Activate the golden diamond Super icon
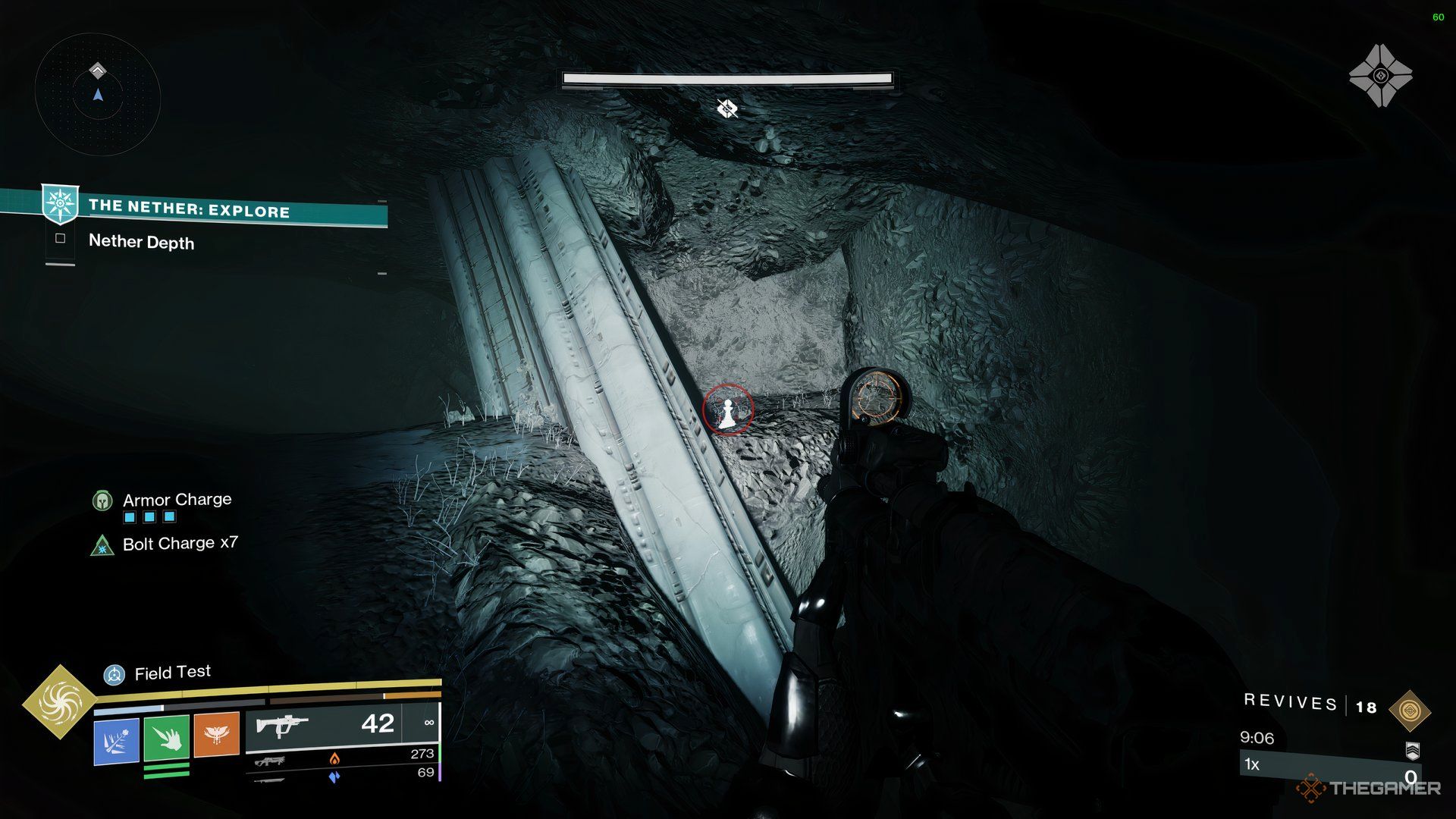The height and width of the screenshot is (819, 1456). pos(60,702)
